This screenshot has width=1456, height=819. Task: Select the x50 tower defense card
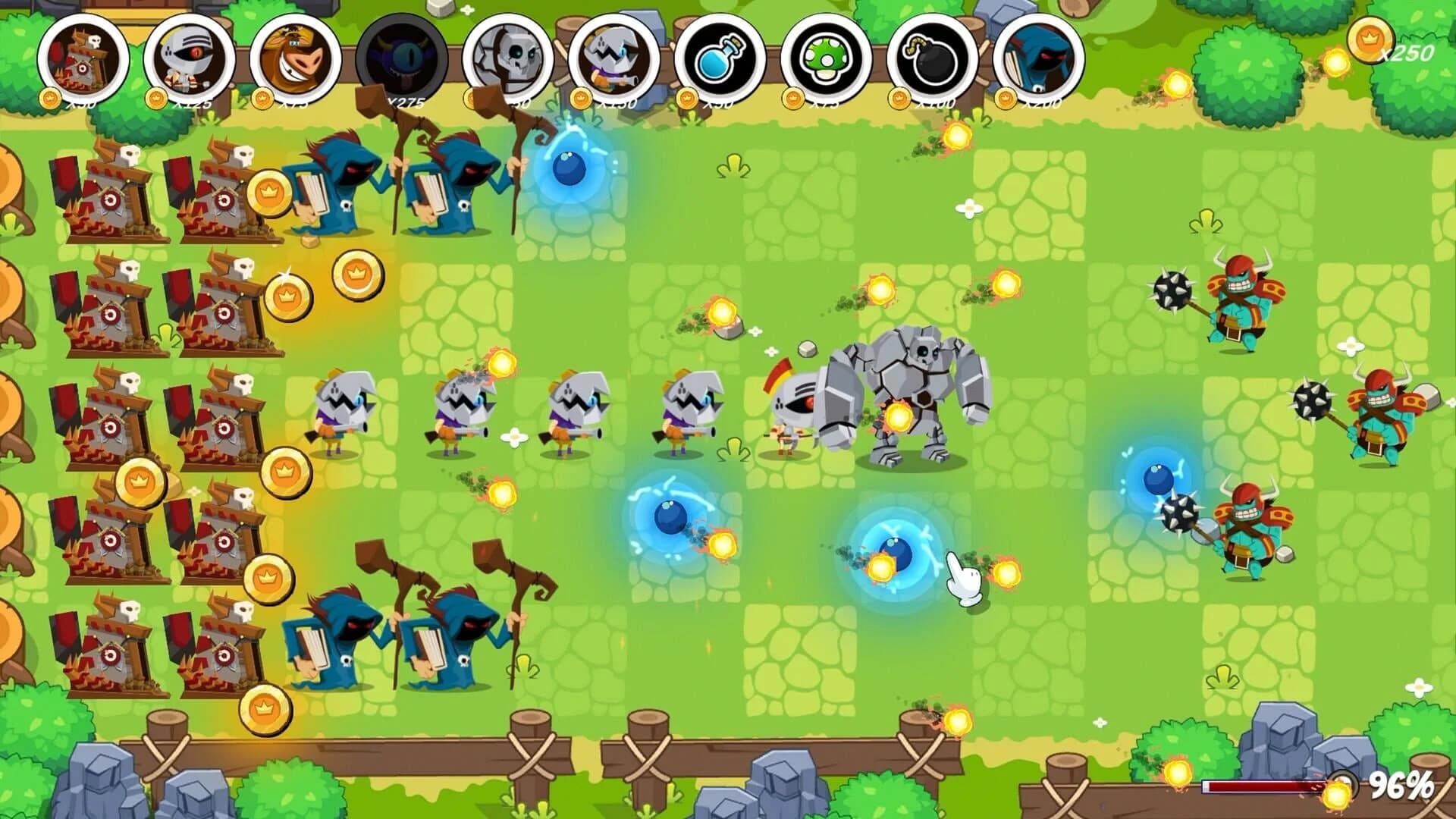coord(80,57)
